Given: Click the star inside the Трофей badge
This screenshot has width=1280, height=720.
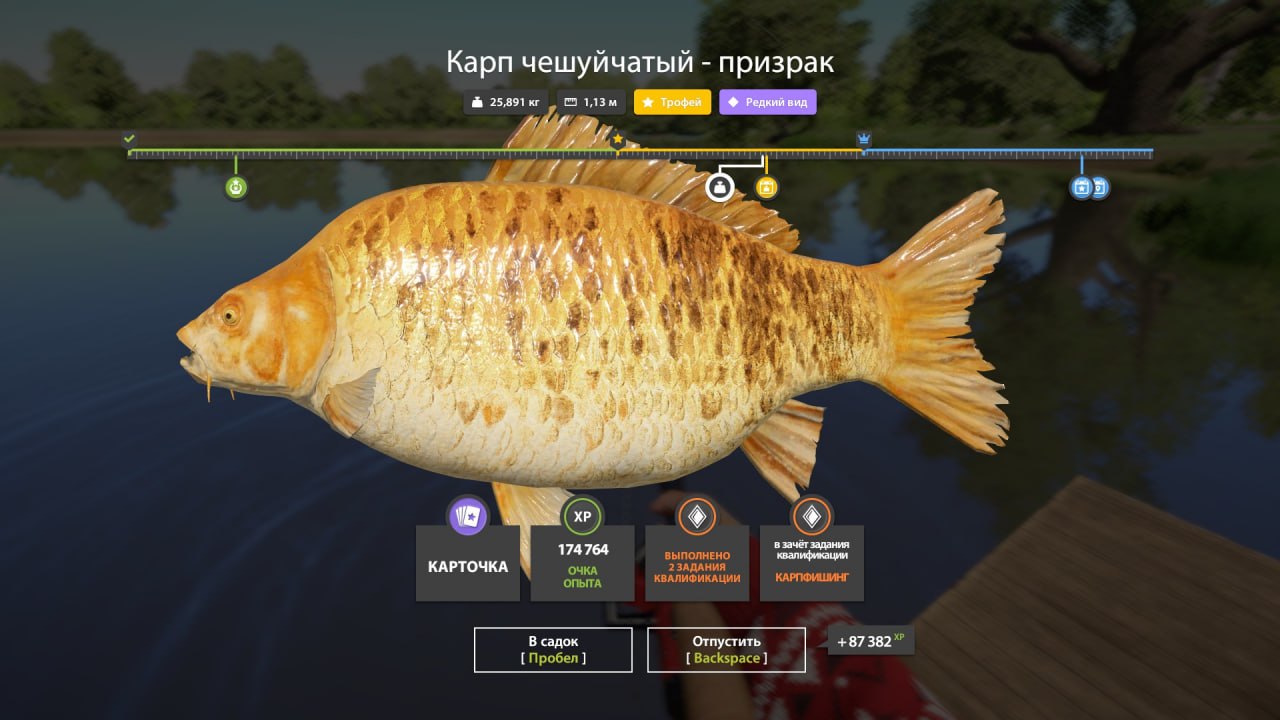Looking at the screenshot, I should (648, 101).
